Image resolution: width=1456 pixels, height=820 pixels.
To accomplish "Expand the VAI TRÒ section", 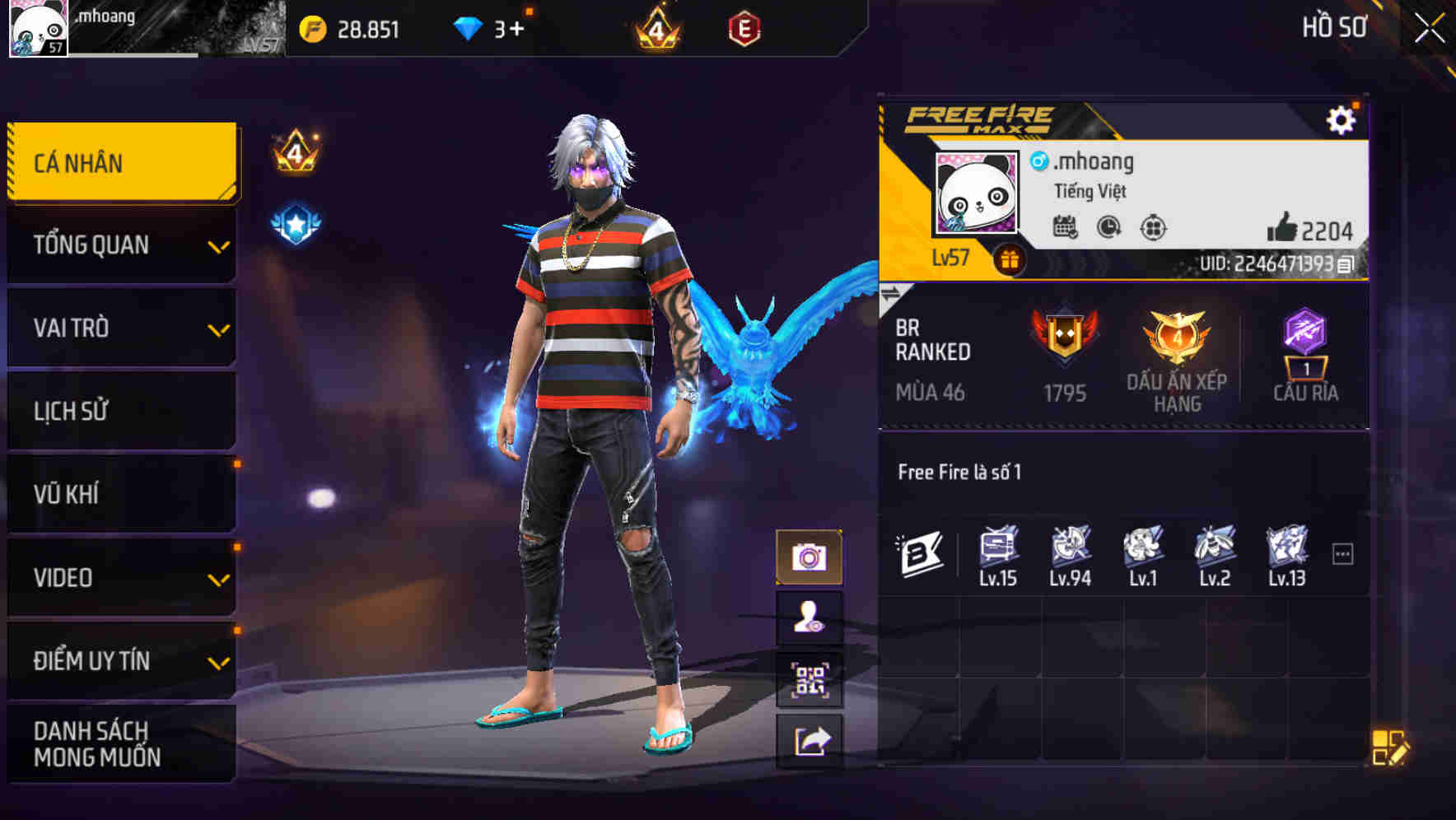I will pos(121,328).
